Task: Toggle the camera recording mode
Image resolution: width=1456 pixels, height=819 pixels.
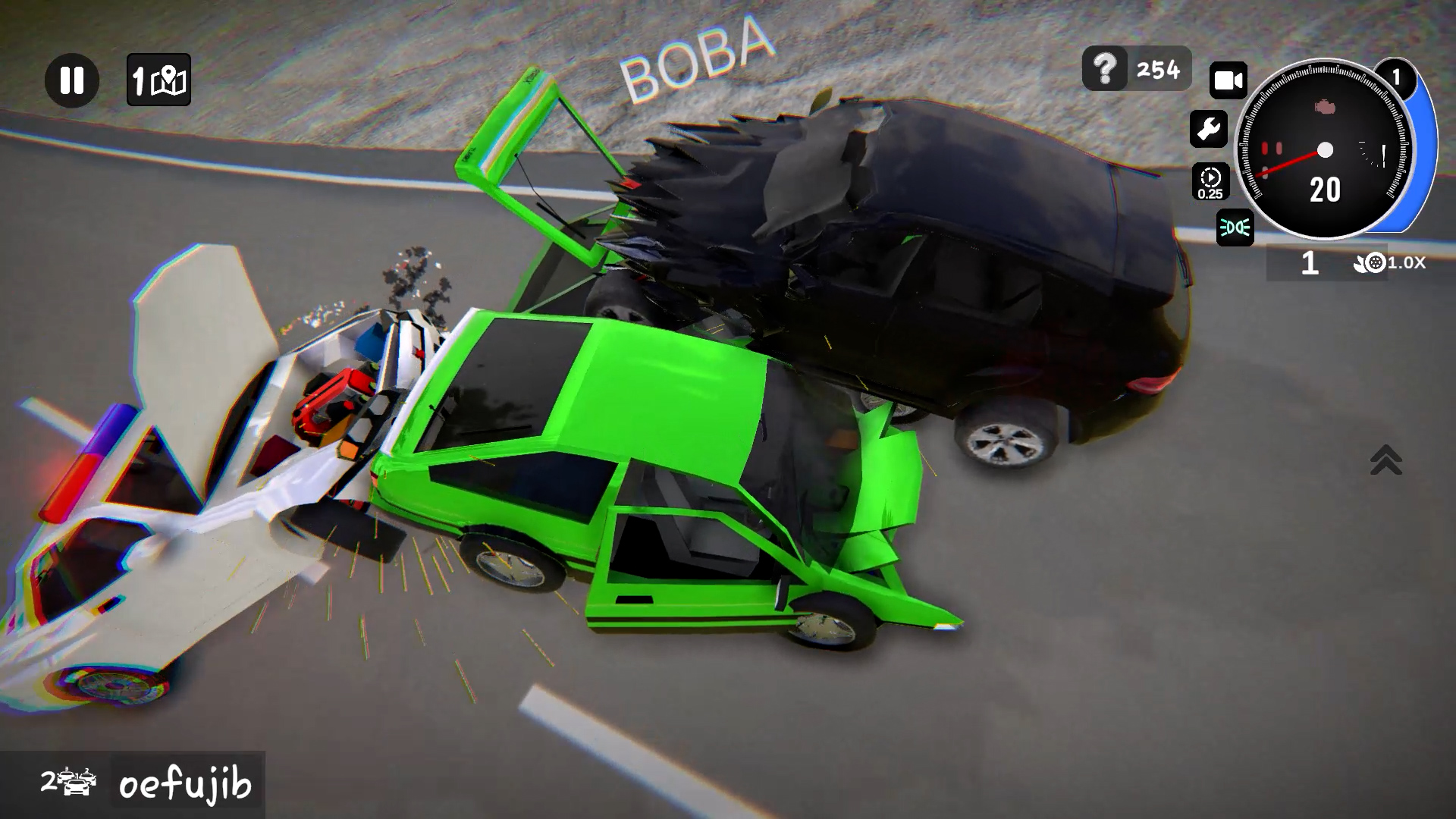Action: coord(1228,78)
